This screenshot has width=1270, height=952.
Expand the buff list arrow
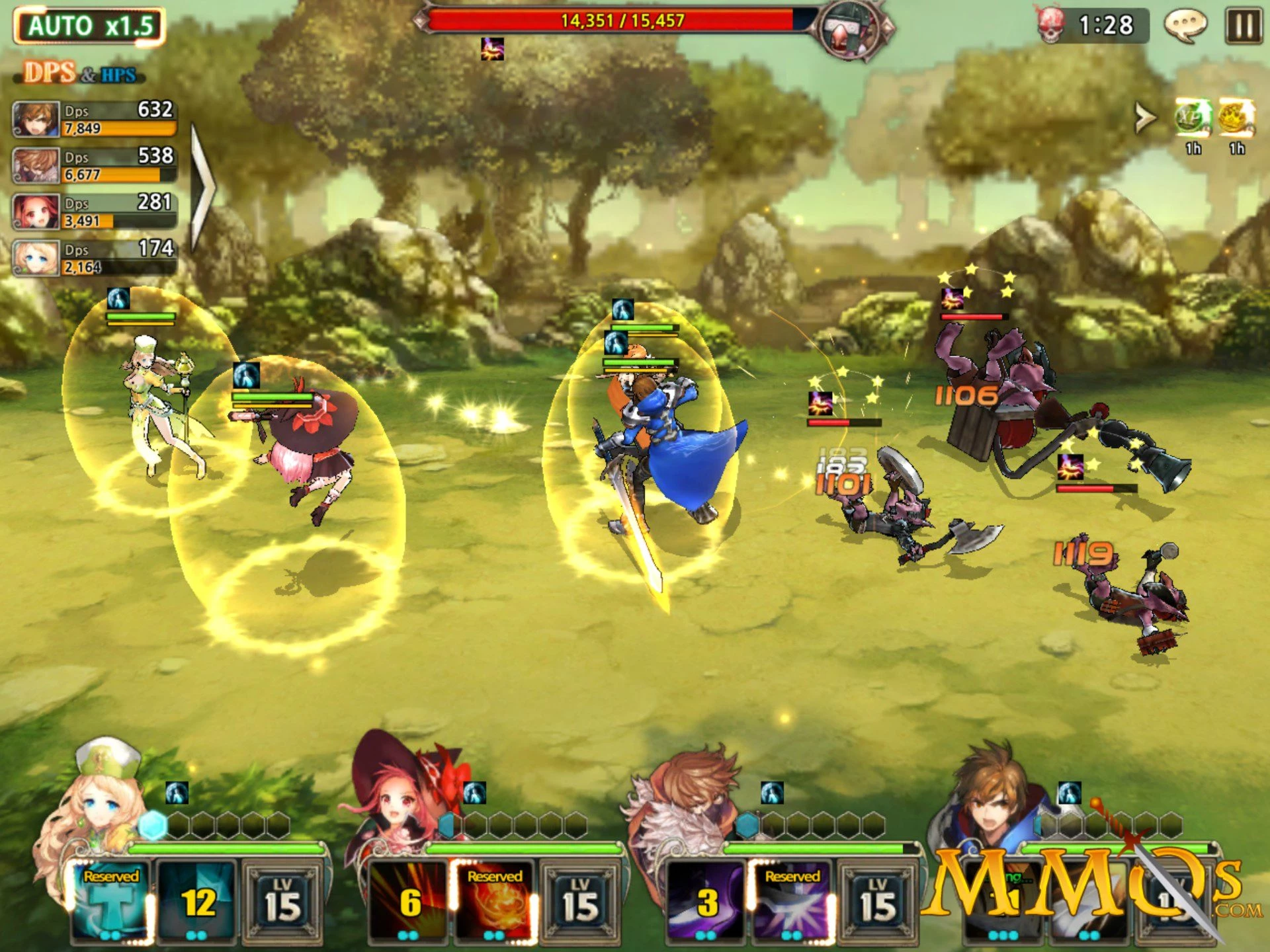pyautogui.click(x=1145, y=118)
